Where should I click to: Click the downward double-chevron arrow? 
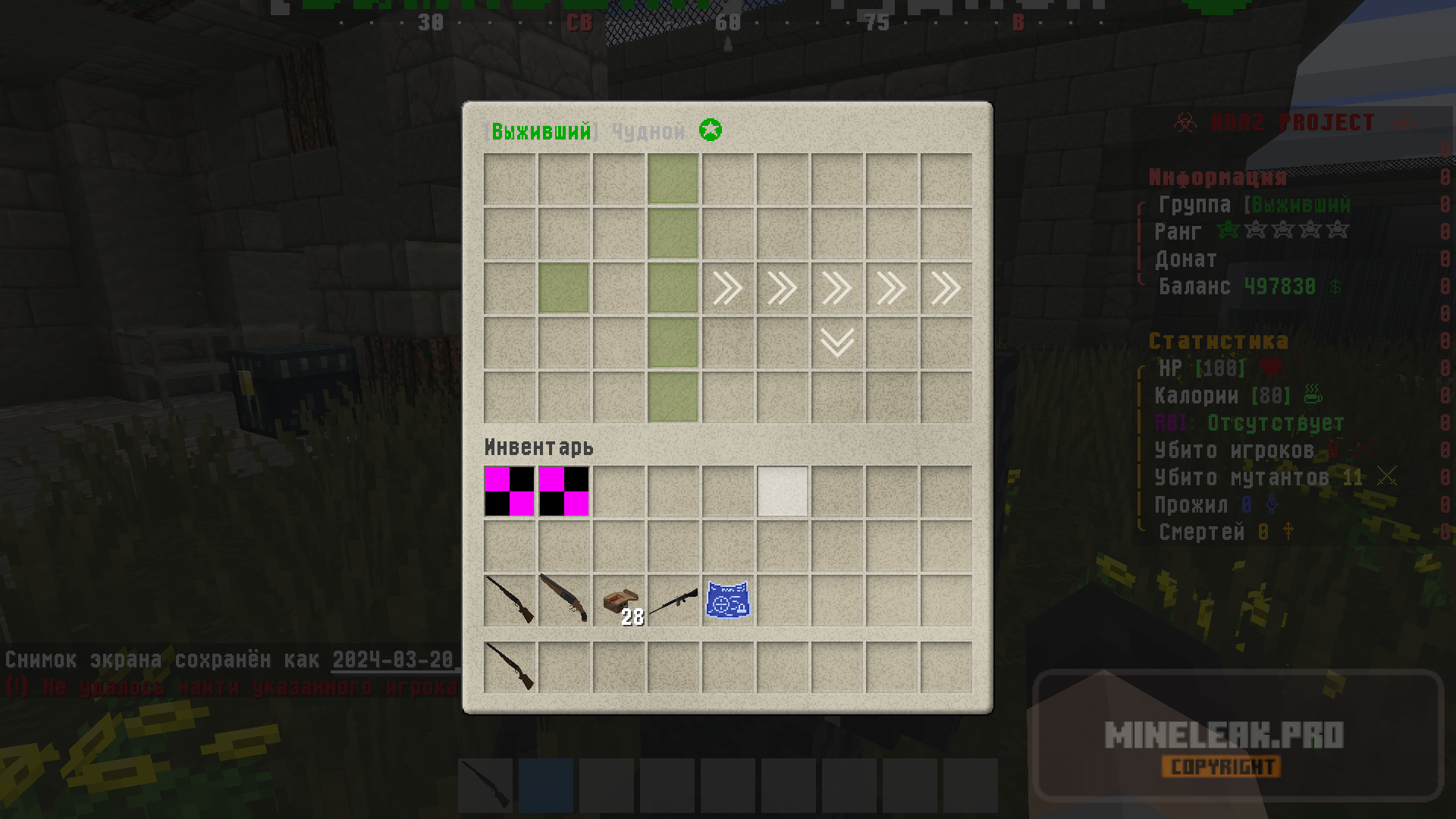pyautogui.click(x=837, y=342)
